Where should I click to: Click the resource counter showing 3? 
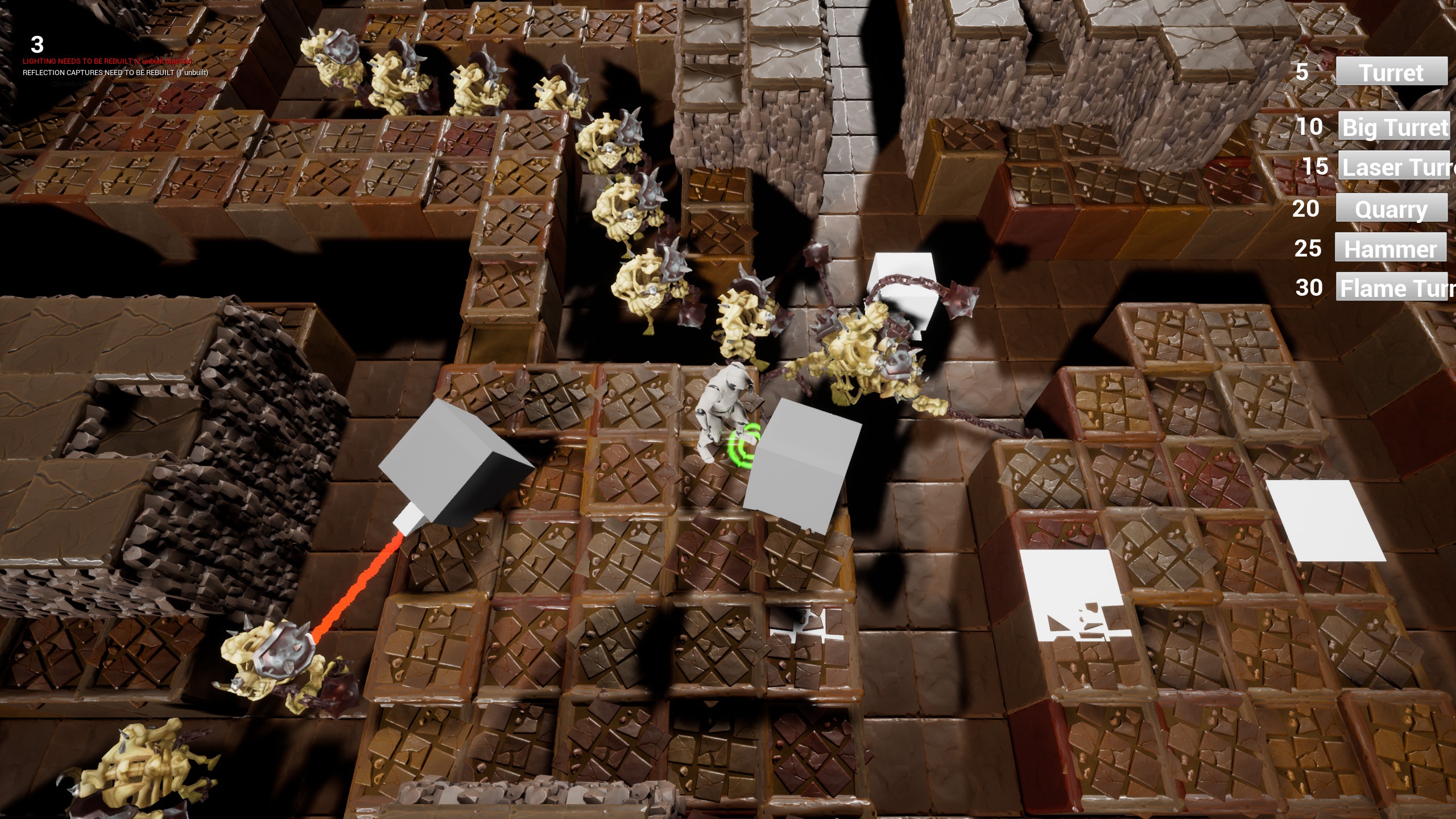click(37, 43)
